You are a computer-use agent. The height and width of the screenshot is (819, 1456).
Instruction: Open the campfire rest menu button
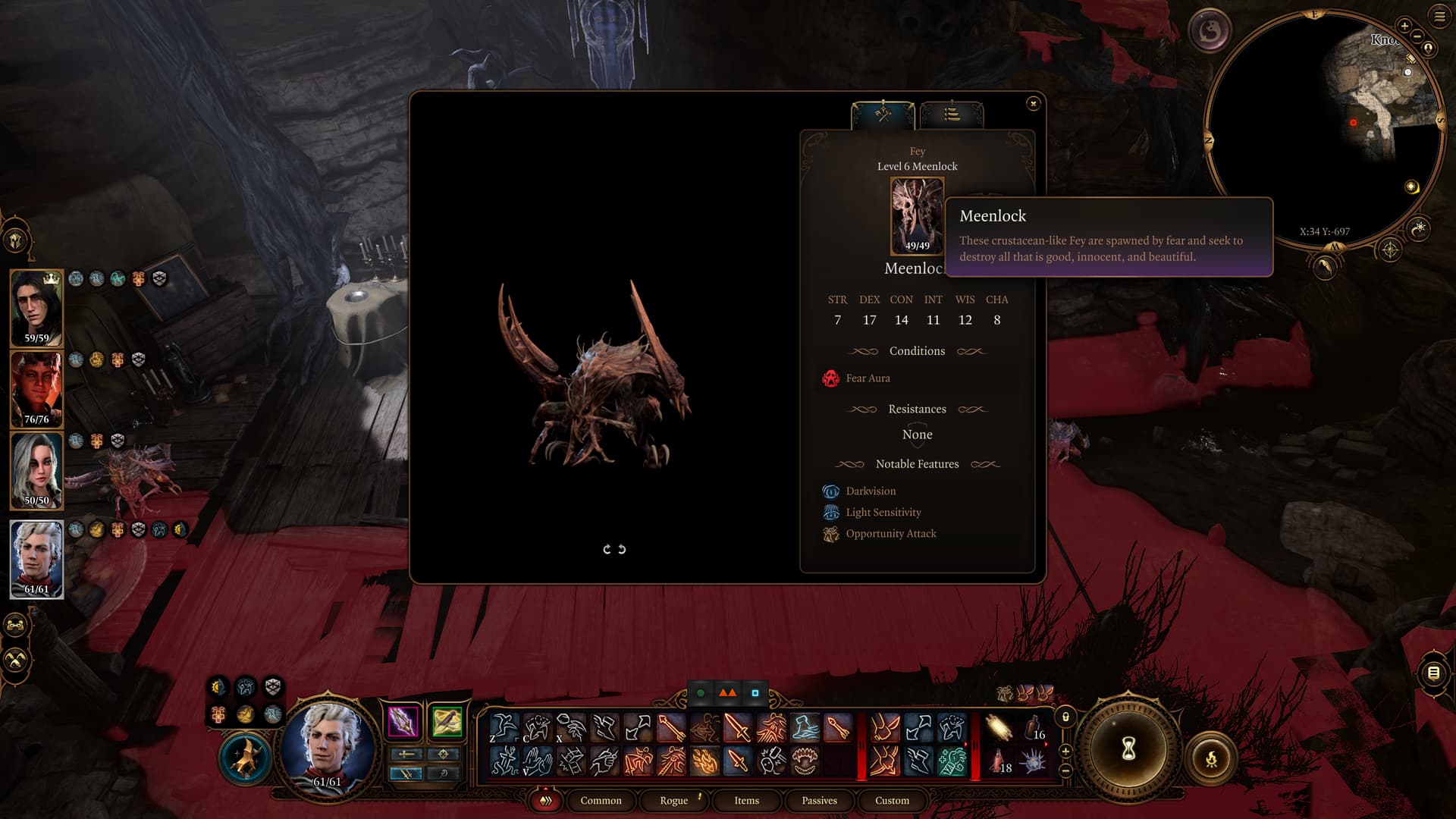(x=1211, y=758)
